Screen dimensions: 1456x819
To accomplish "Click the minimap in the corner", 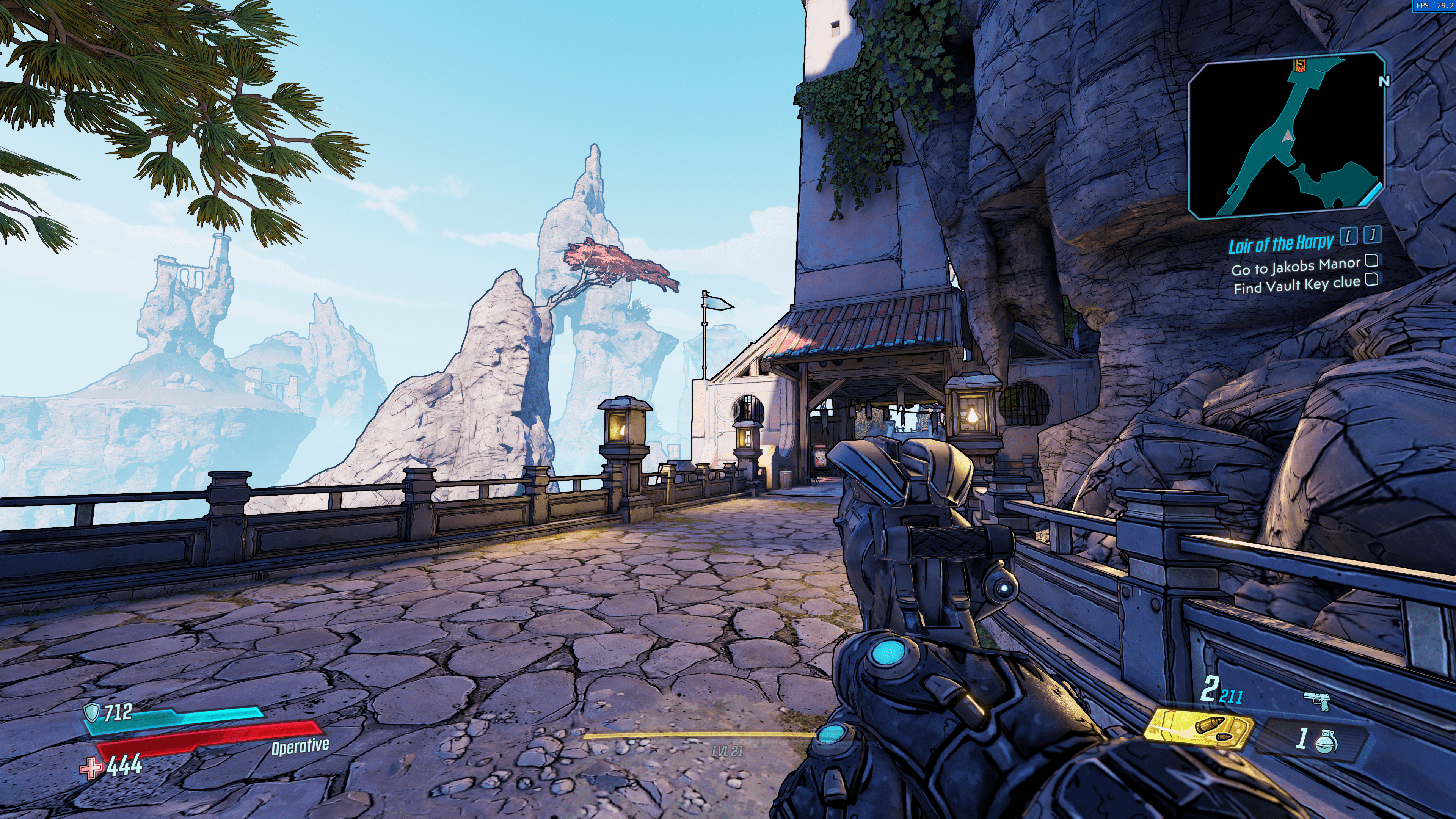I will pos(1287,136).
